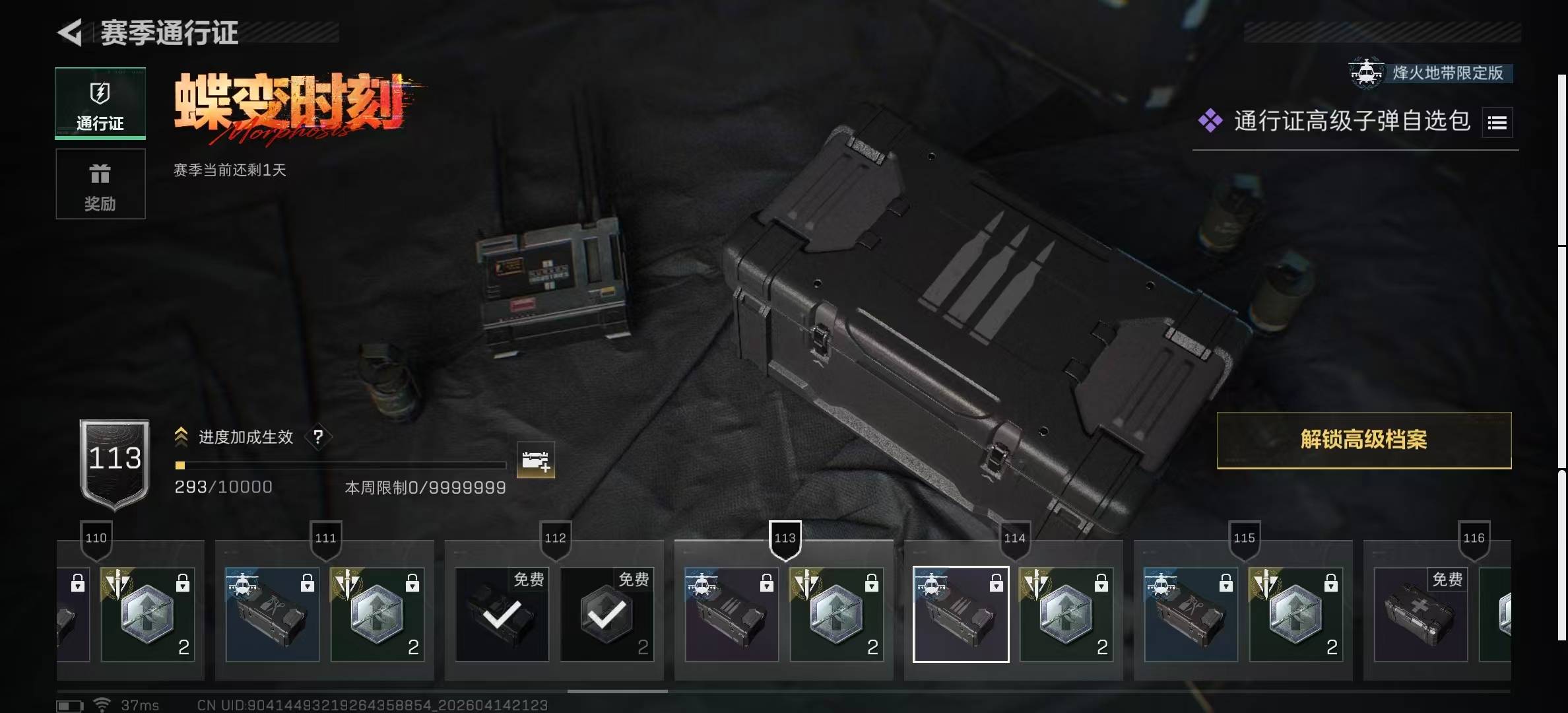This screenshot has width=1568, height=713.
Task: Pick the level 115 locked tool crate reward
Action: pos(1191,614)
